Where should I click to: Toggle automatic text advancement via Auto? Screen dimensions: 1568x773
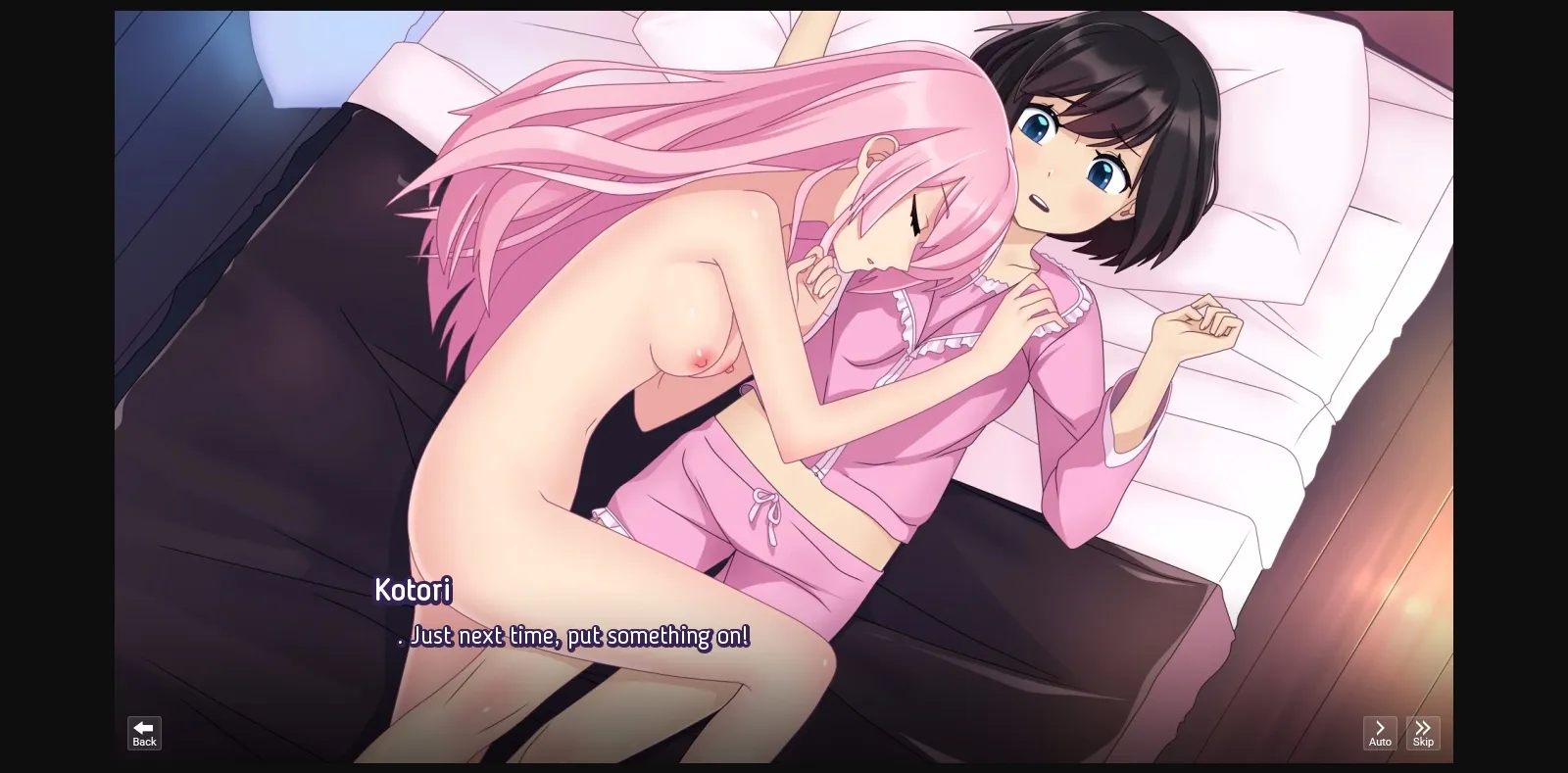tap(1380, 733)
